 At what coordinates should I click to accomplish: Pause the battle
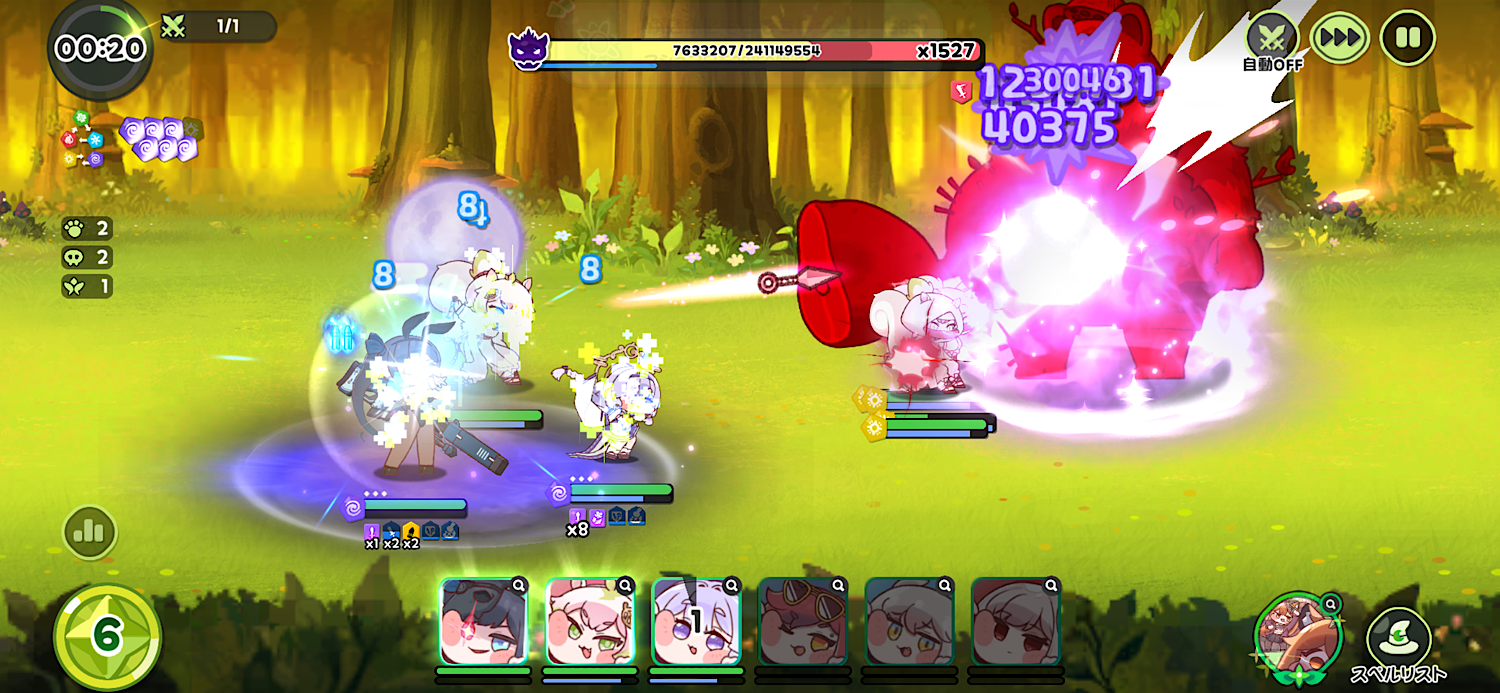1407,38
